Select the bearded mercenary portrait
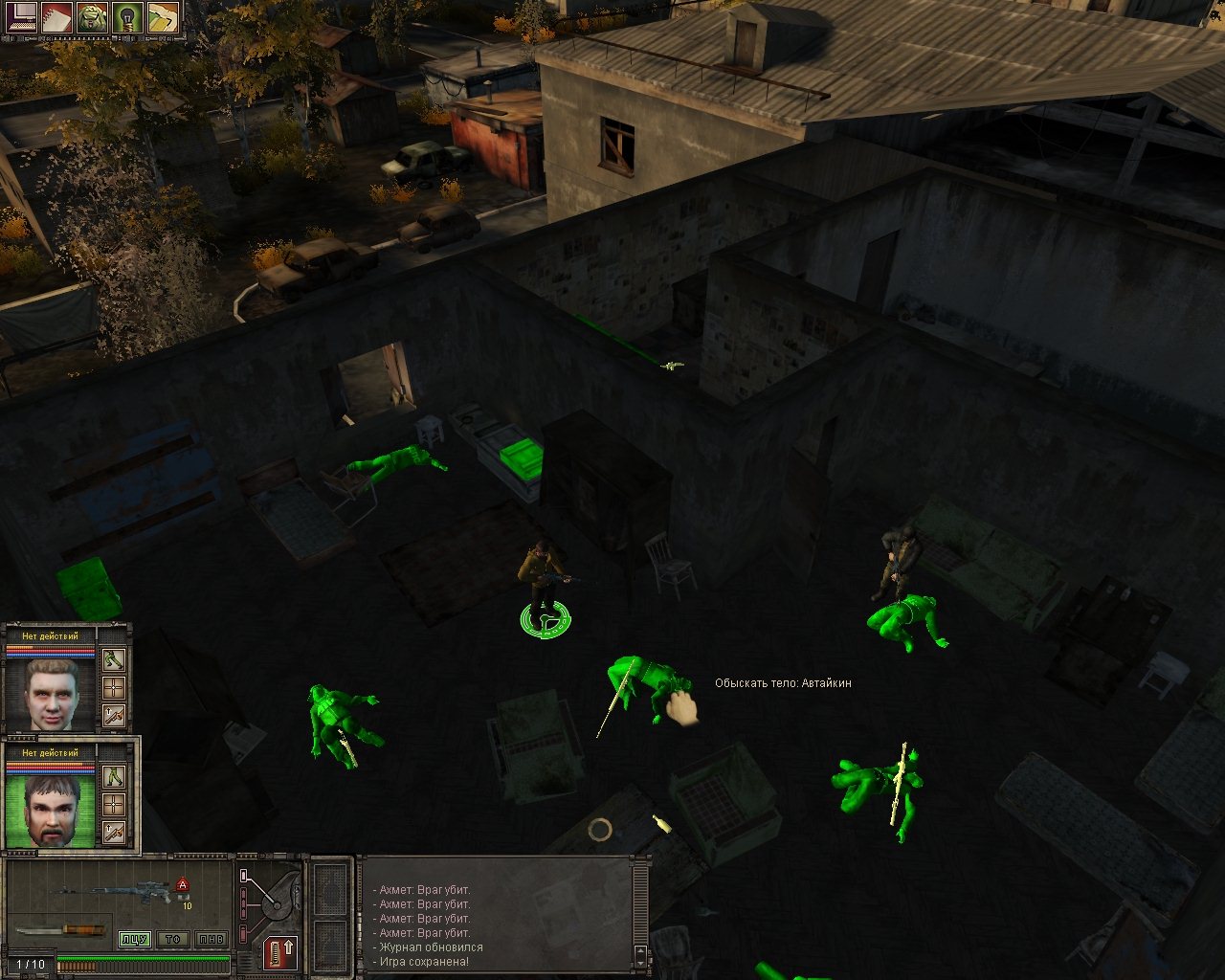The height and width of the screenshot is (980, 1225). 50,810
